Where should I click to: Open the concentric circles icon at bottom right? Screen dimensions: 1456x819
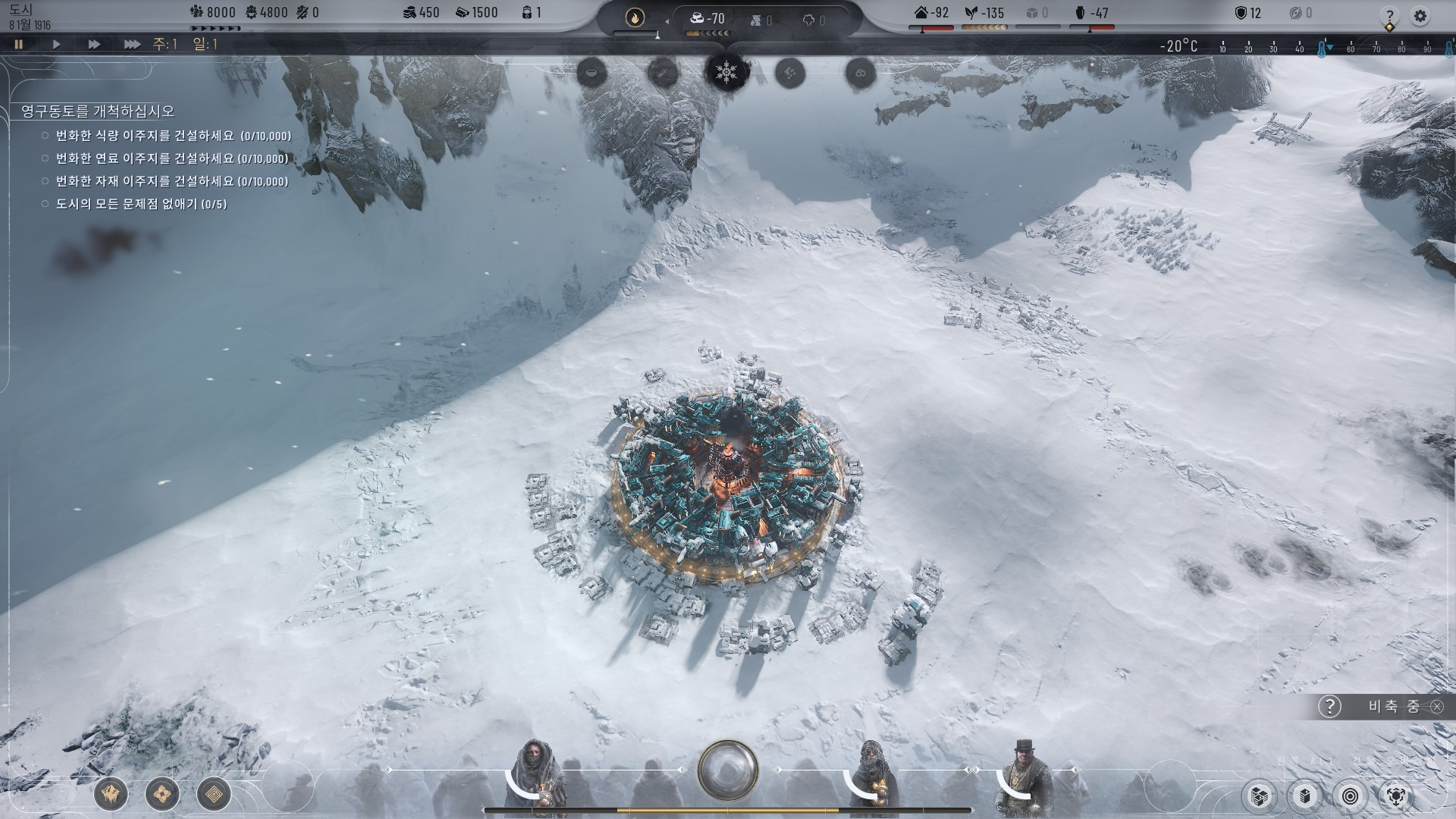tap(1351, 795)
